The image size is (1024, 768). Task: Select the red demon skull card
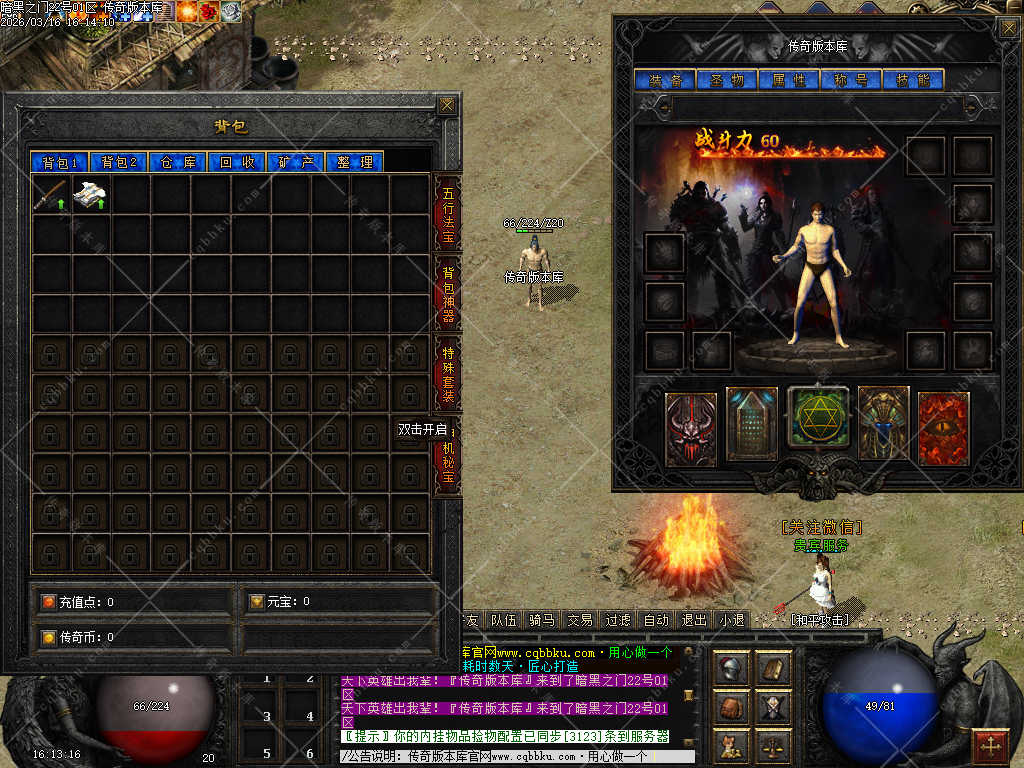[691, 429]
